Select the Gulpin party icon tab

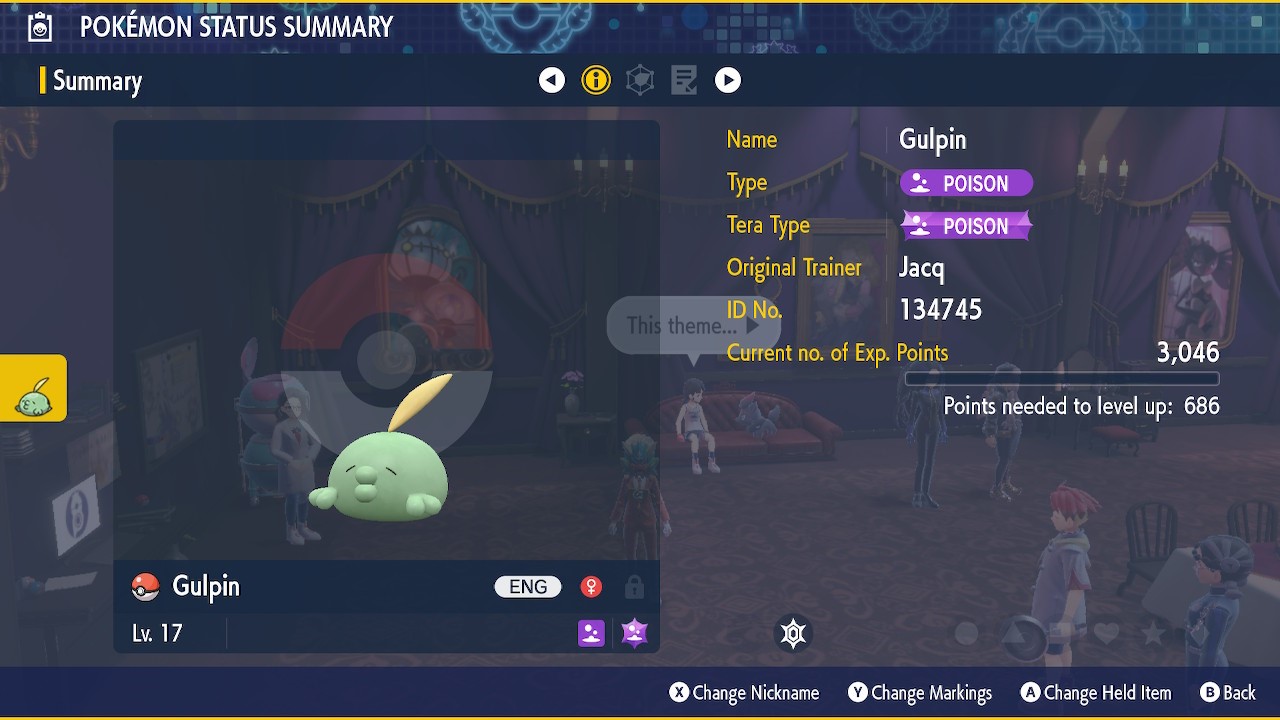tap(33, 389)
